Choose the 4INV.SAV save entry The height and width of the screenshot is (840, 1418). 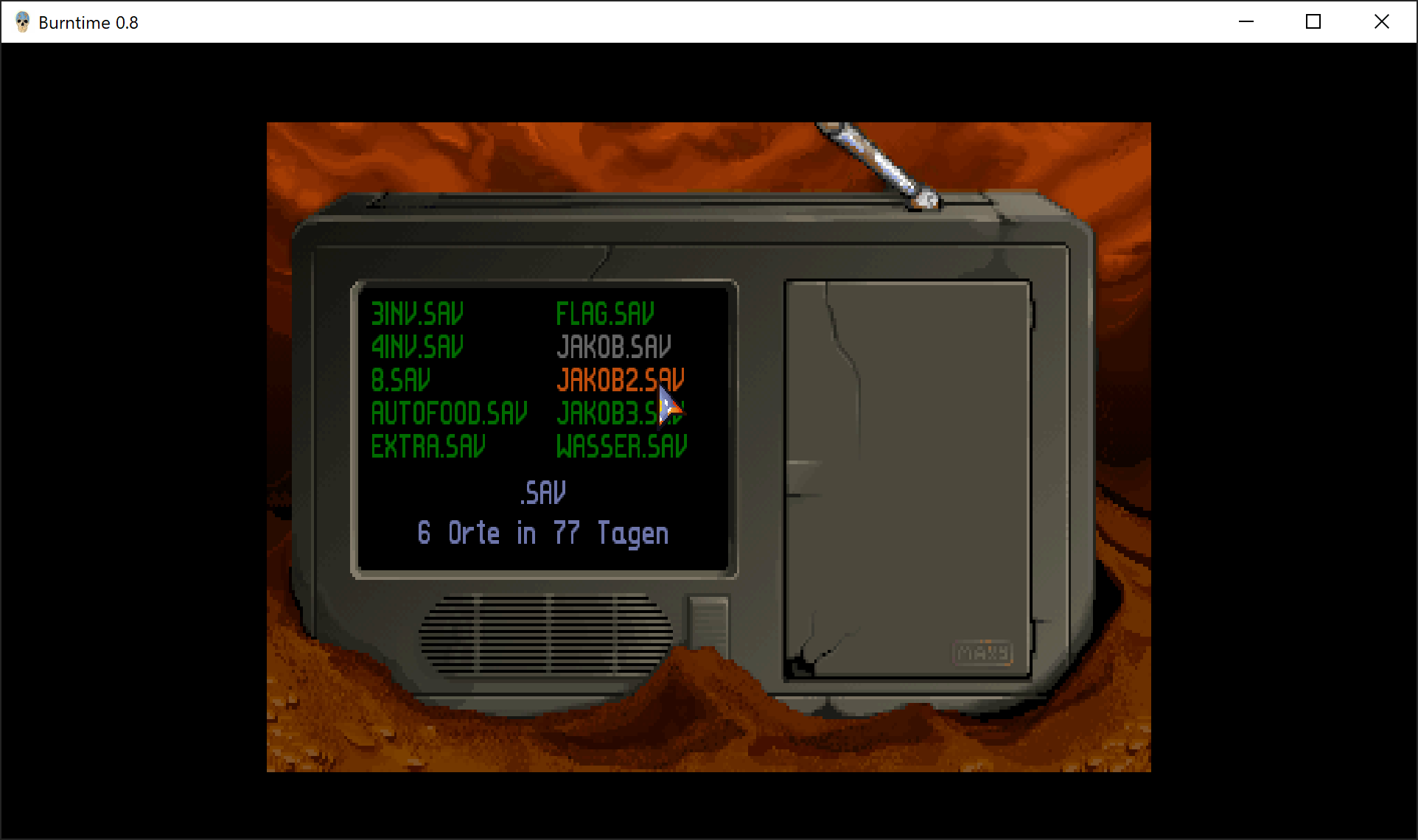(x=417, y=347)
